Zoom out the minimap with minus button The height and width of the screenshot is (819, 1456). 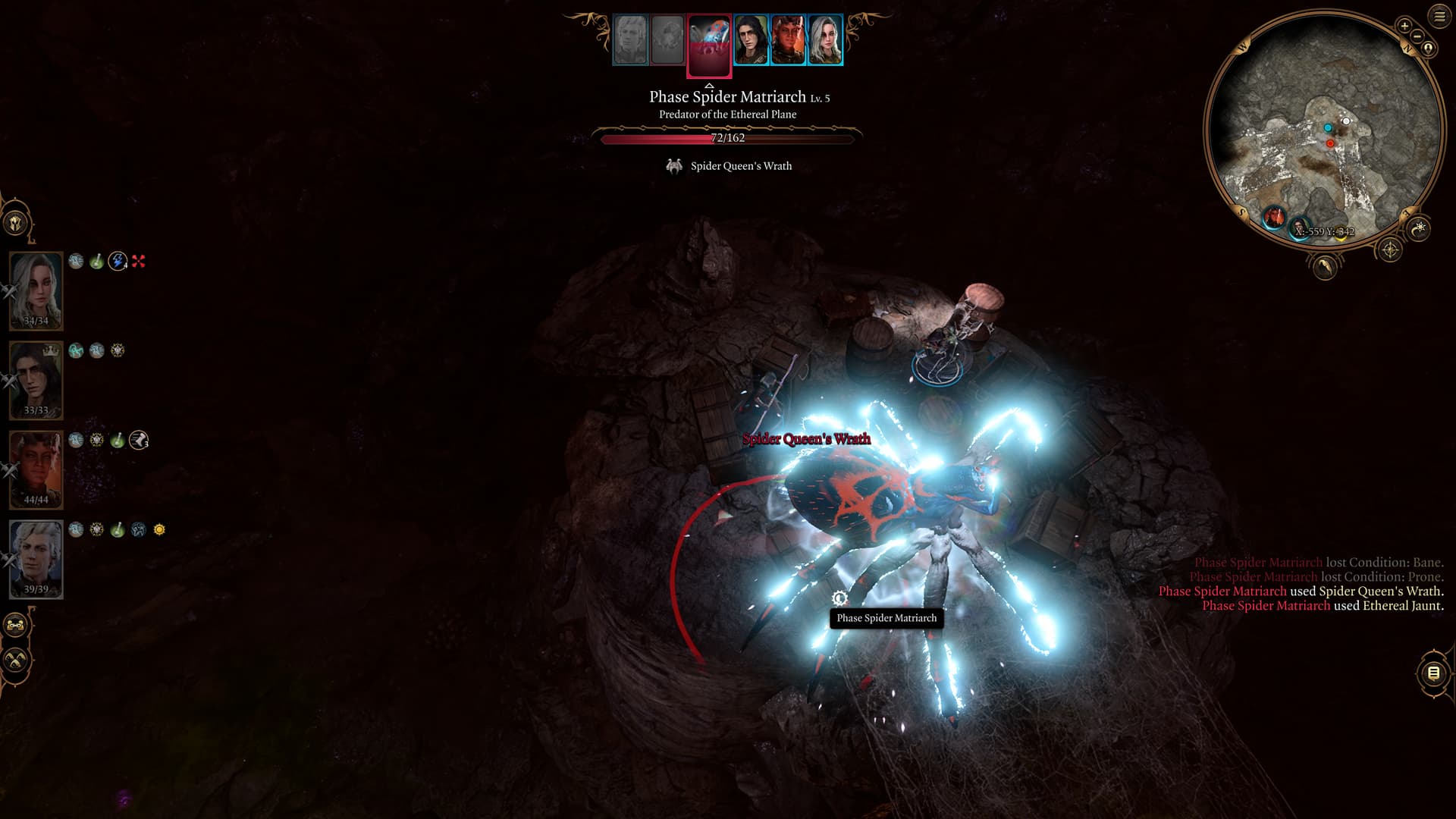(1417, 36)
